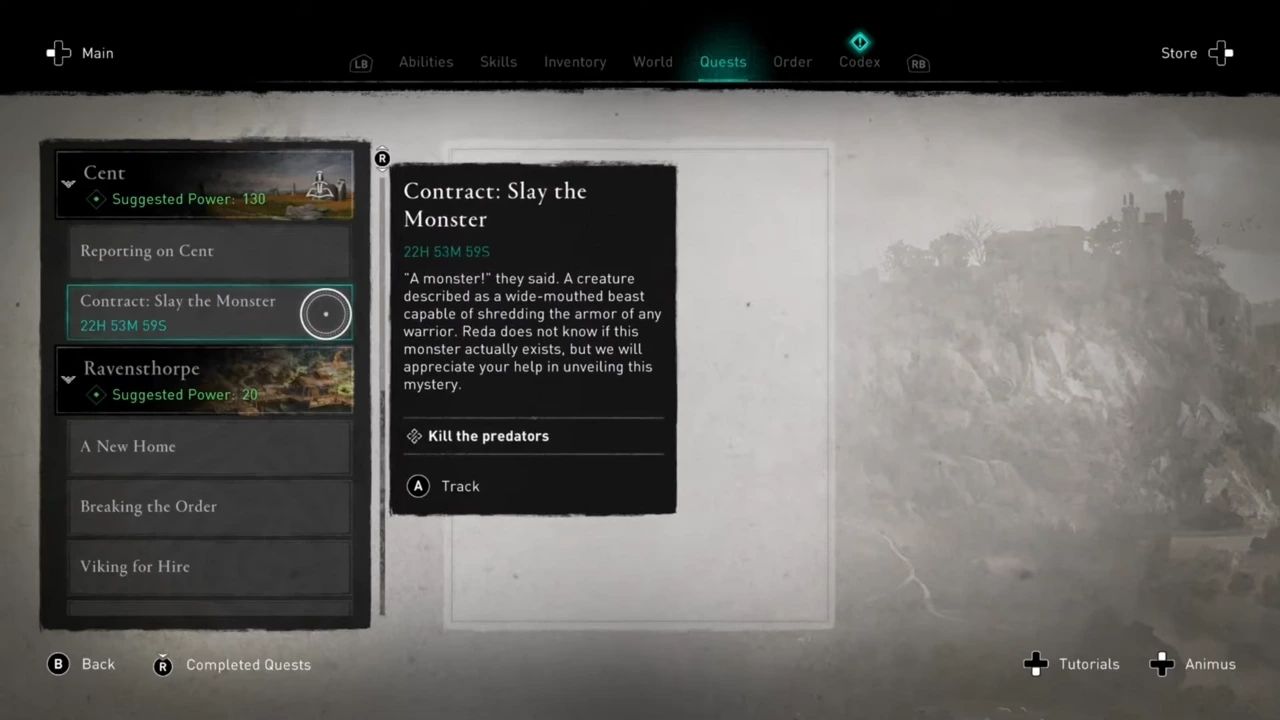This screenshot has width=1280, height=720.
Task: Click the B button to go Back
Action: pos(58,664)
